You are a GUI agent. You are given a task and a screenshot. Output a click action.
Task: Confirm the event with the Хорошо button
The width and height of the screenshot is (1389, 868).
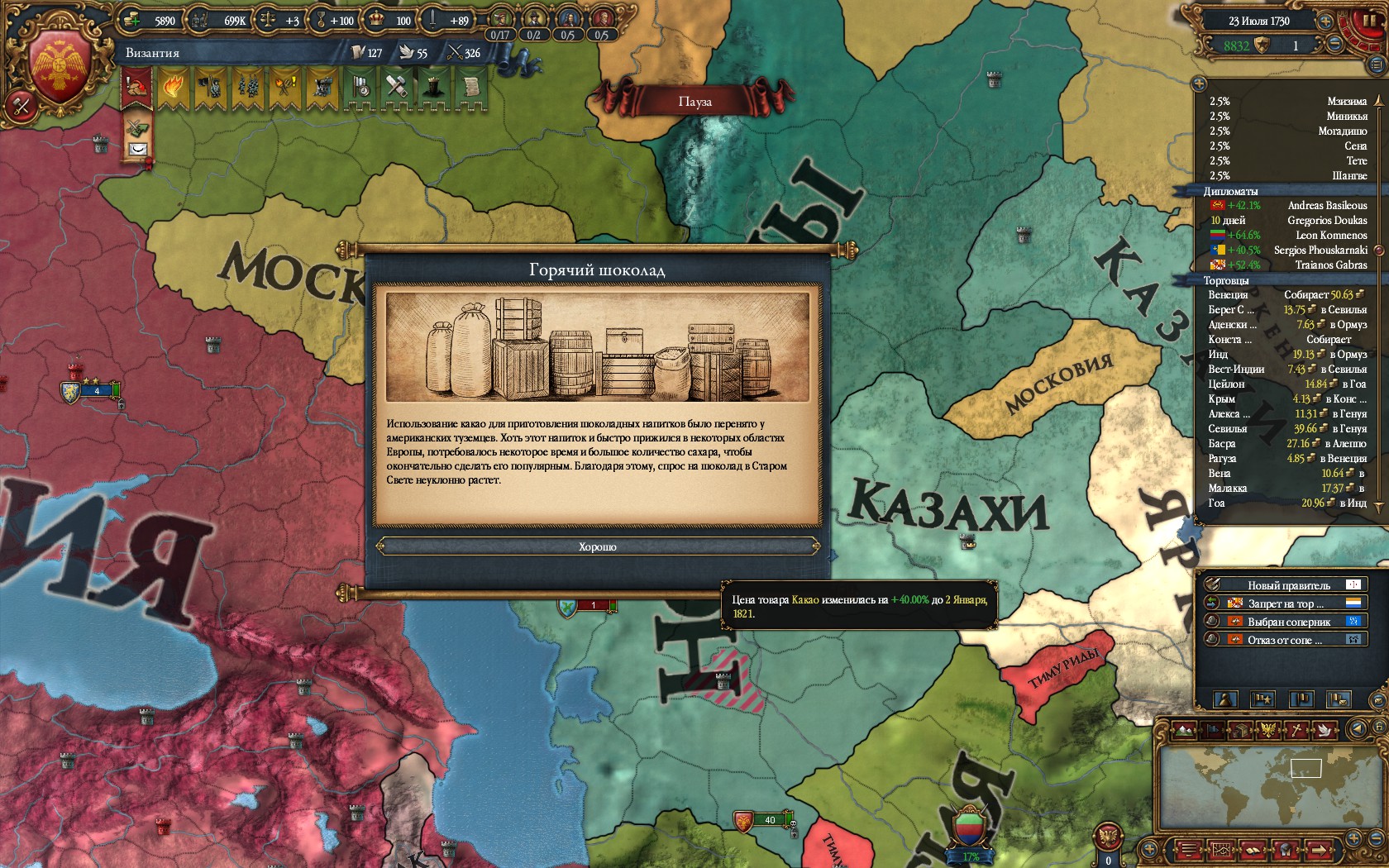597,546
